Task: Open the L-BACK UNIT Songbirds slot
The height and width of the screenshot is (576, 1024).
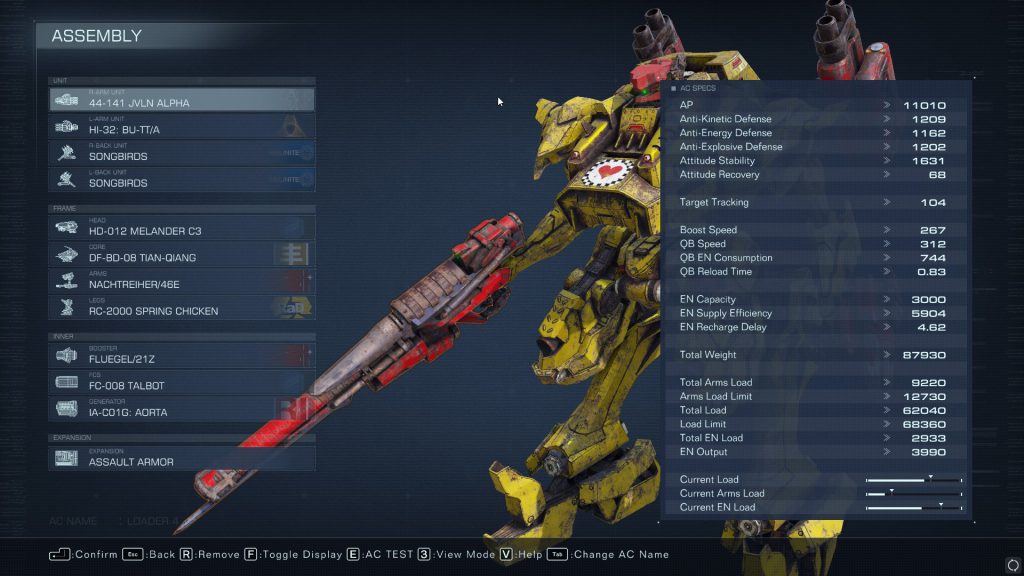Action: pyautogui.click(x=182, y=180)
